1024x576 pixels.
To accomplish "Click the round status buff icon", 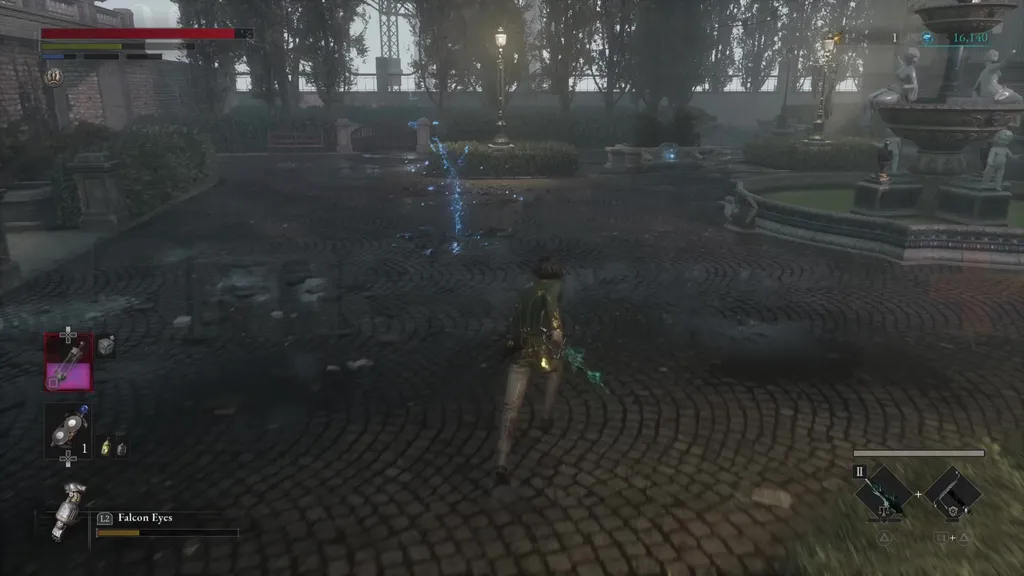I will point(53,77).
